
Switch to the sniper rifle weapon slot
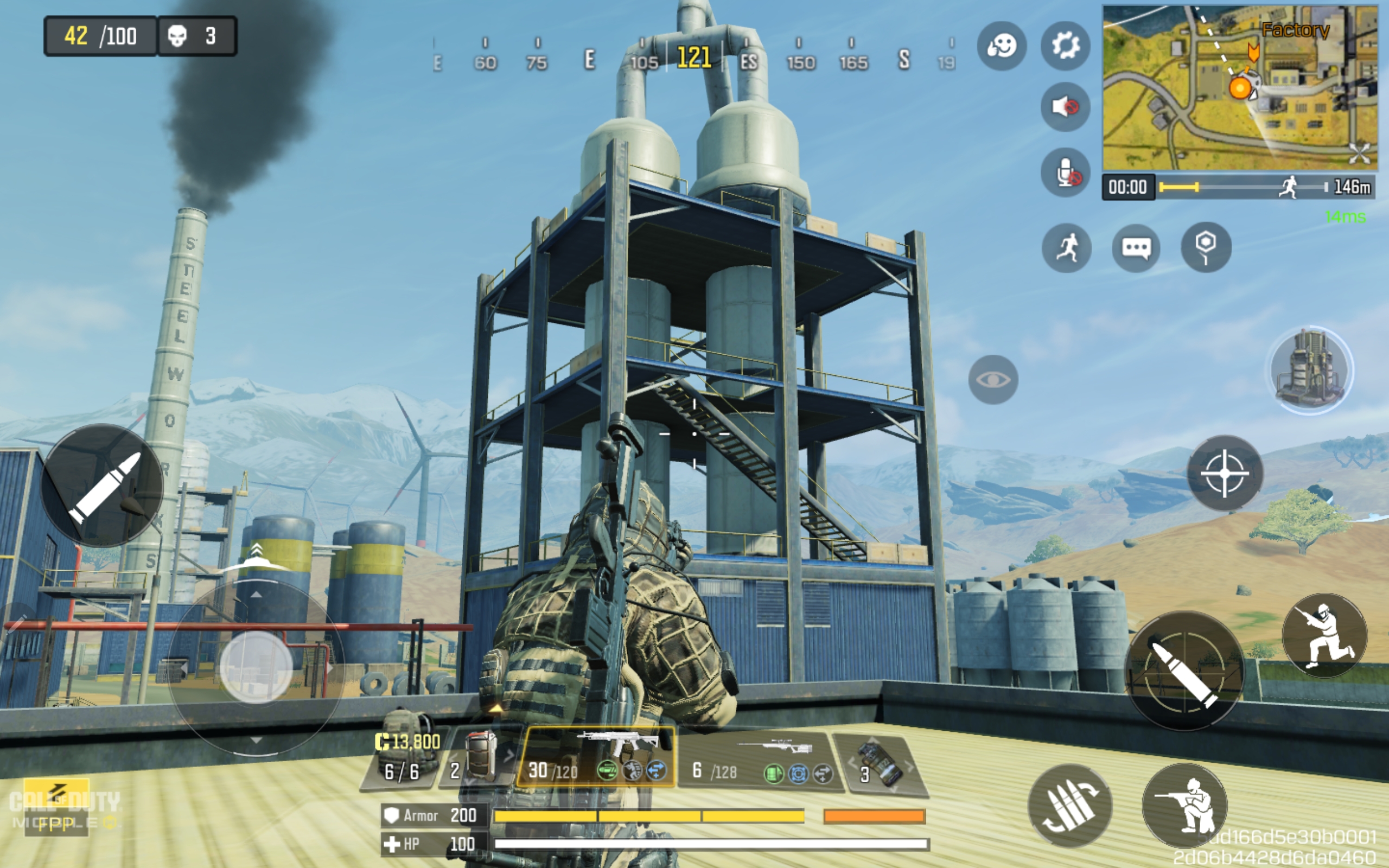coord(757,759)
